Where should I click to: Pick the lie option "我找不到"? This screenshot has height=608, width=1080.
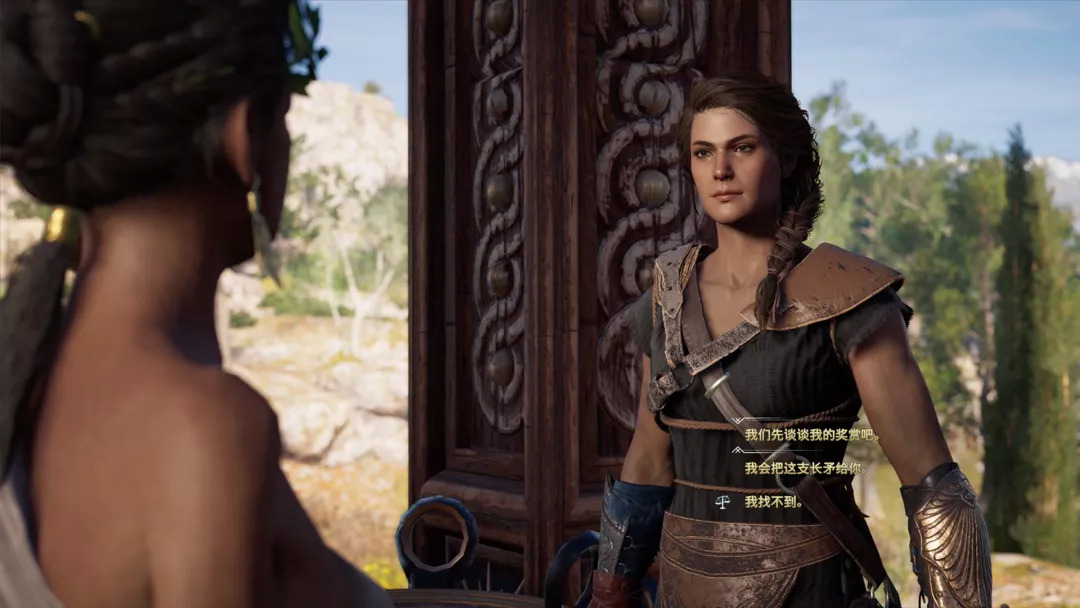coord(773,502)
